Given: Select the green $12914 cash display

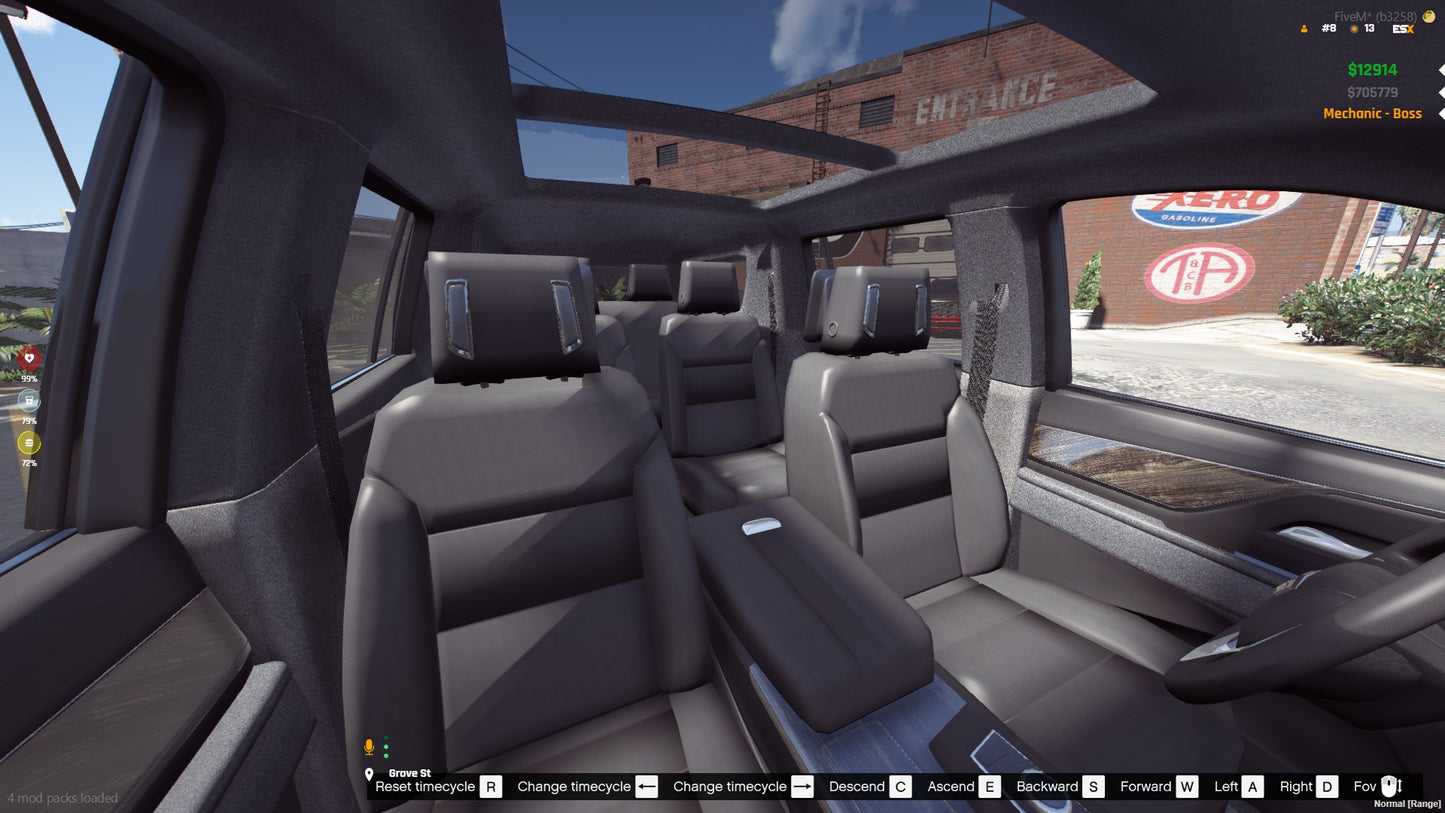Looking at the screenshot, I should 1373,69.
